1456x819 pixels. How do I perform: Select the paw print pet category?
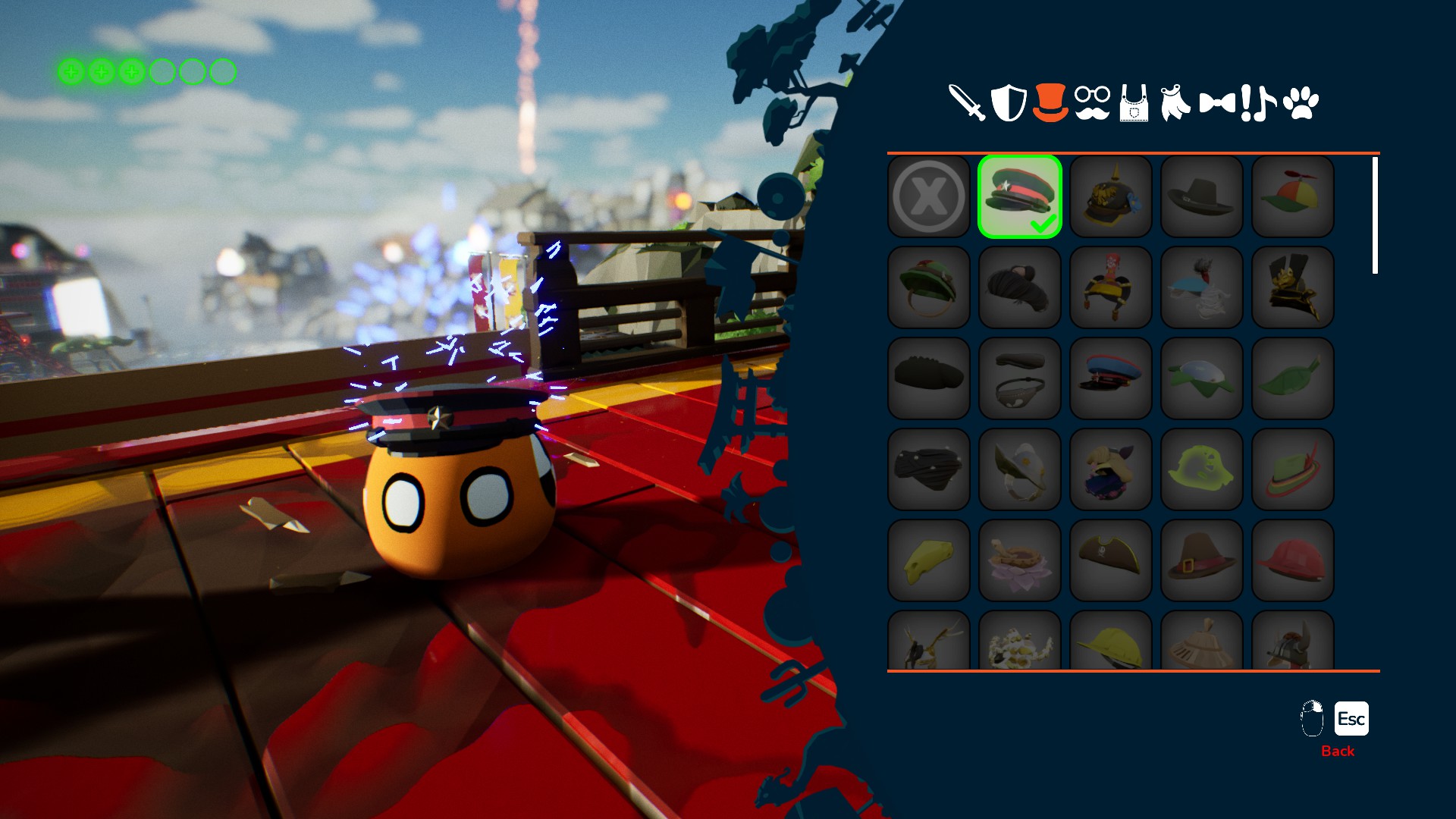[1301, 102]
